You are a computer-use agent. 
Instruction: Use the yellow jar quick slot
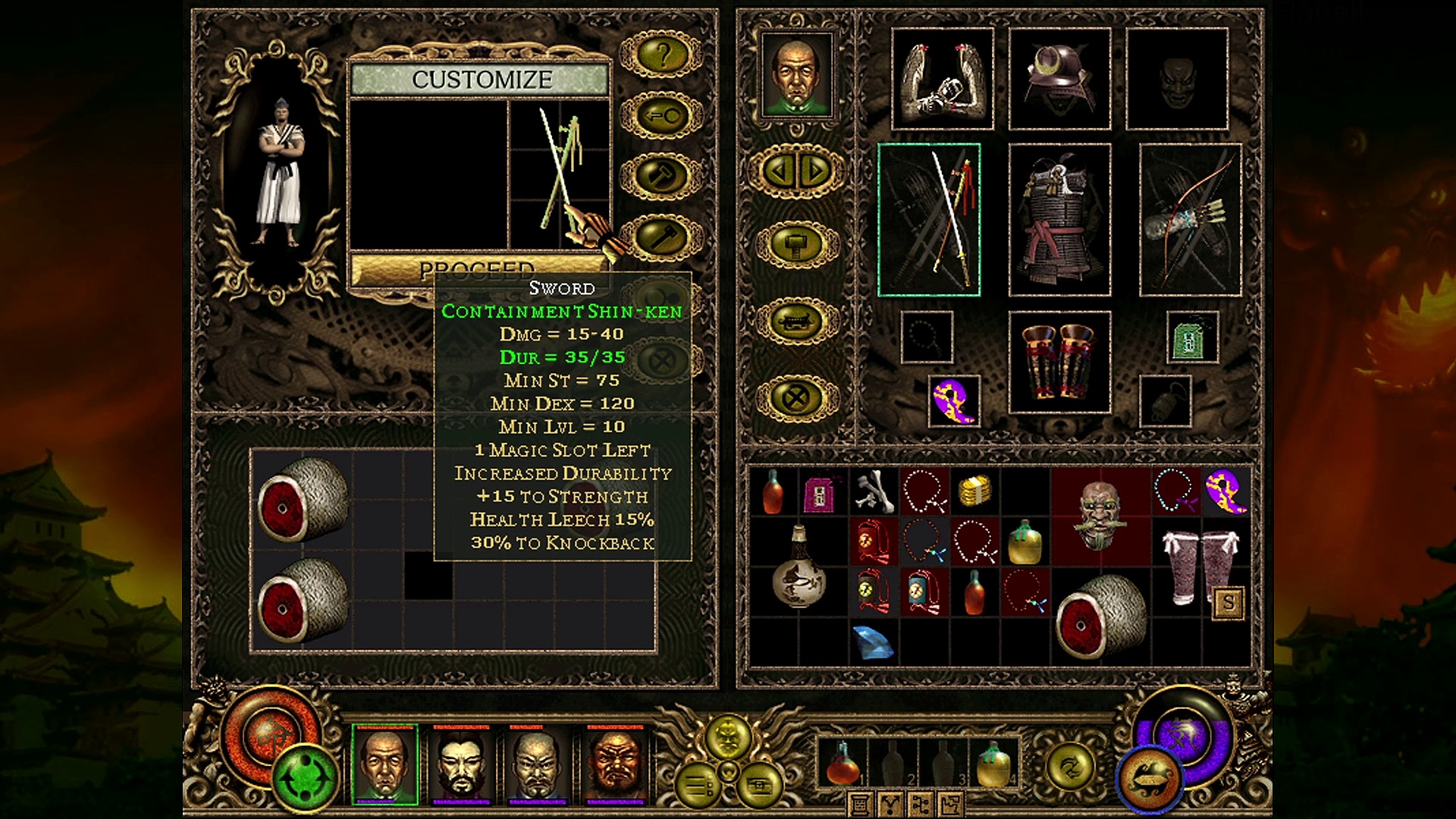[993, 763]
